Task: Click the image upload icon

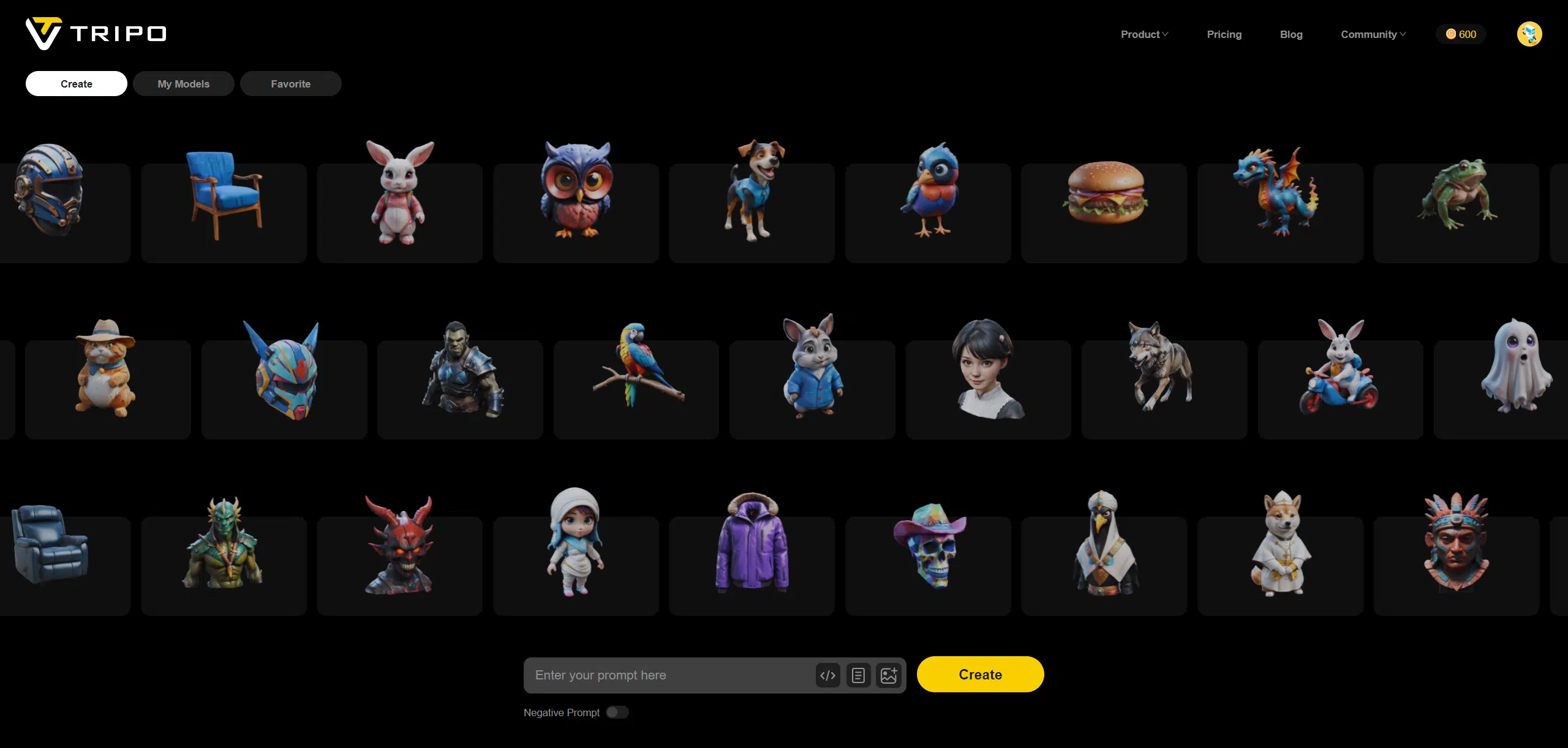Action: [889, 675]
